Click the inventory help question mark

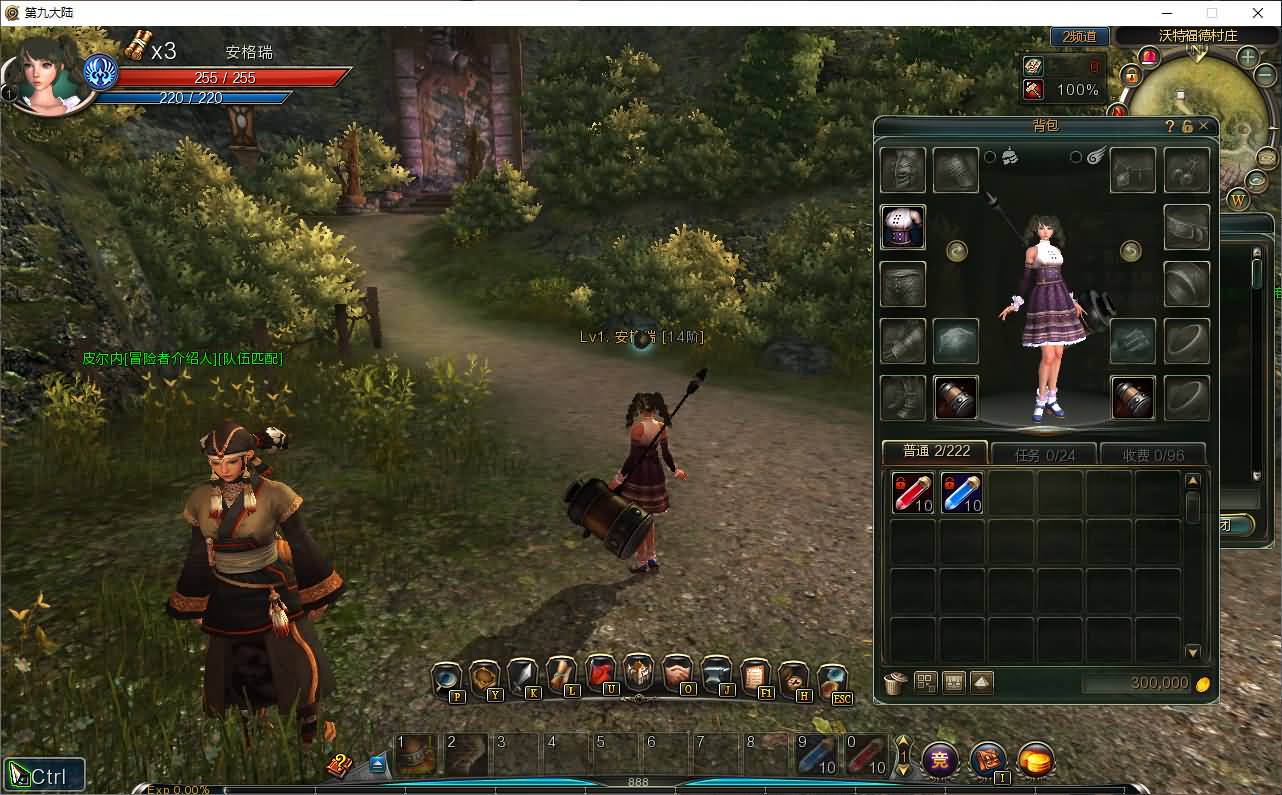tap(1170, 126)
